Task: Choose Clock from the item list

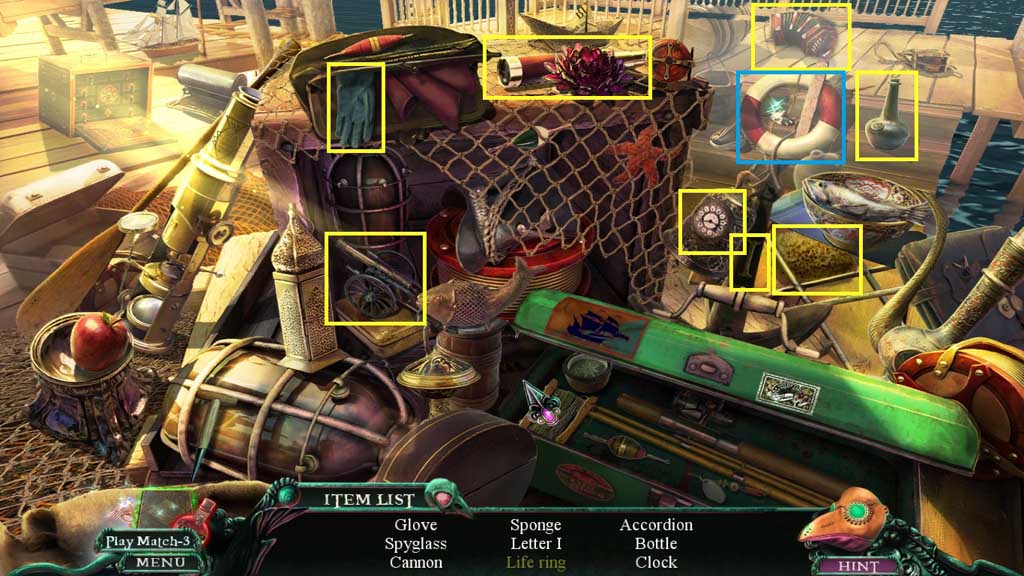Action: 656,563
